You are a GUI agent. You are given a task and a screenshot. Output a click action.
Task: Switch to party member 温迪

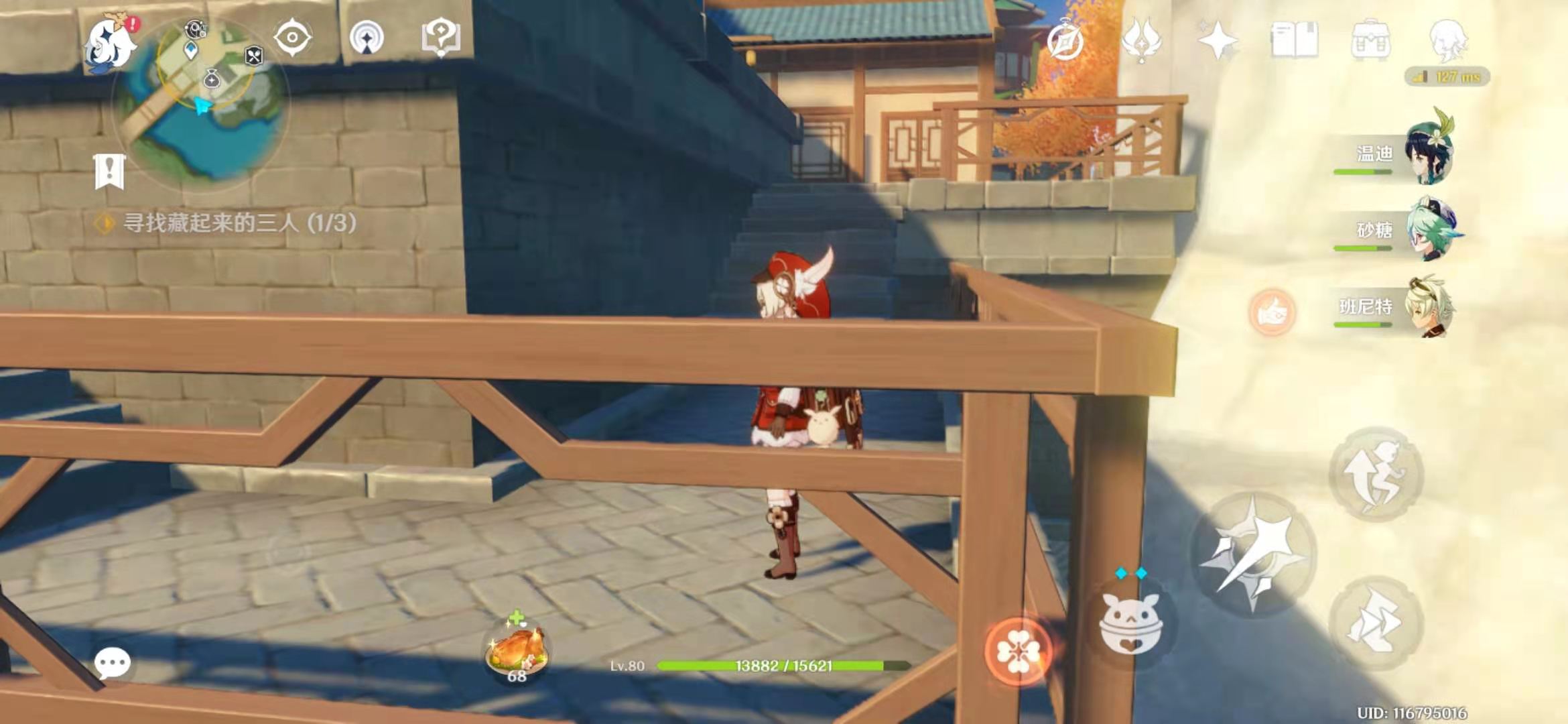(x=1427, y=154)
